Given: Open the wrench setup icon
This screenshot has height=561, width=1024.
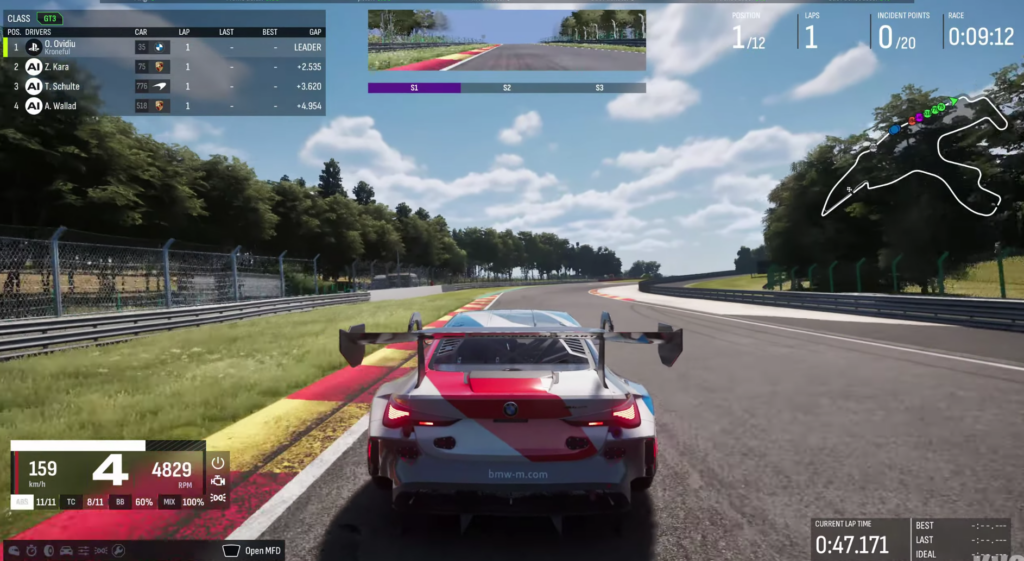Looking at the screenshot, I should tap(118, 550).
